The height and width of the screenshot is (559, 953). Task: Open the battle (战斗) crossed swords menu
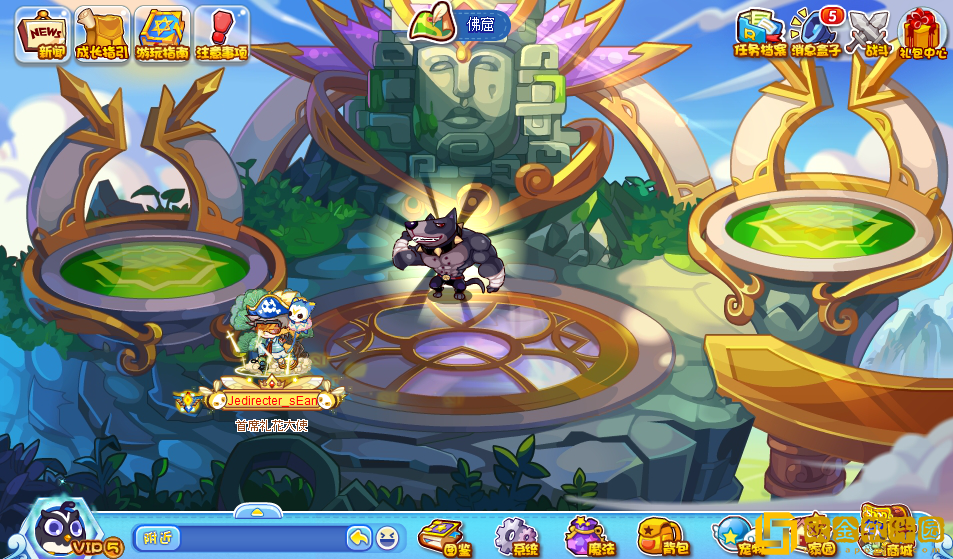(x=868, y=33)
